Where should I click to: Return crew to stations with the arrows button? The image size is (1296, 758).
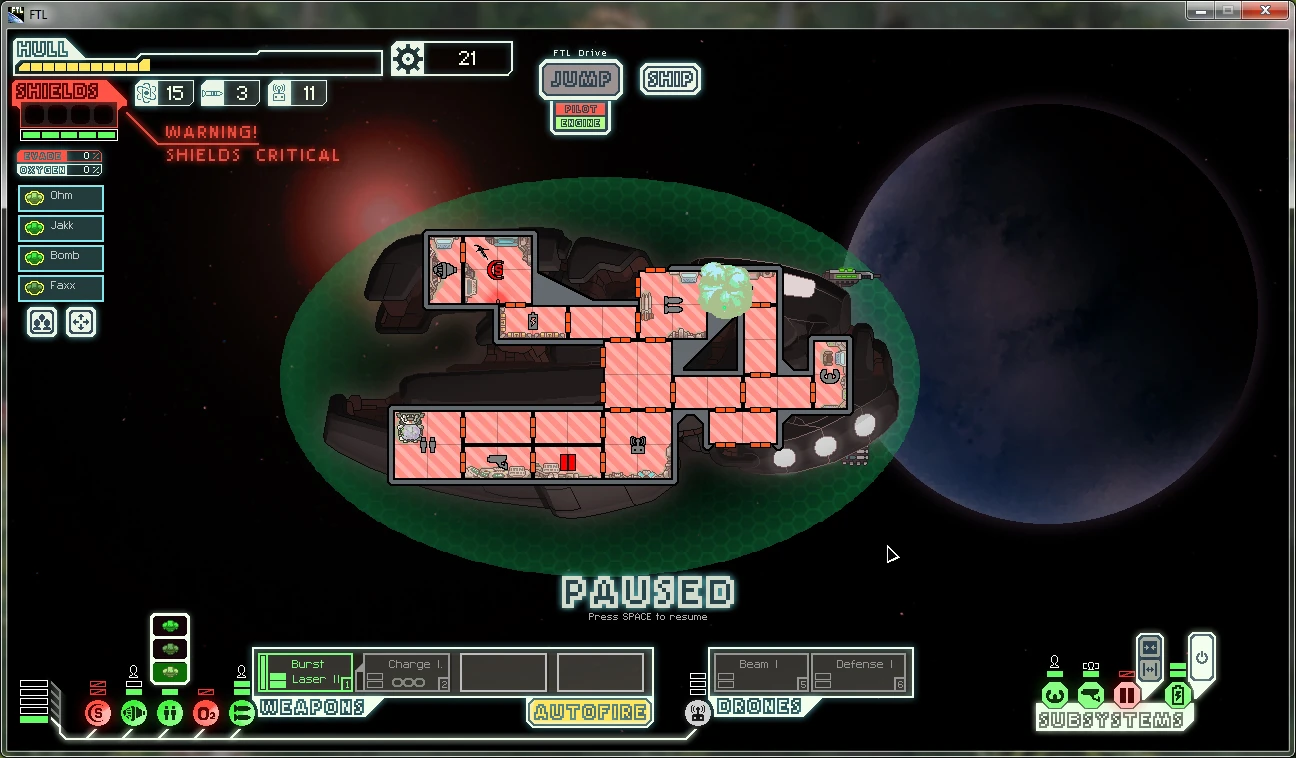(x=81, y=322)
